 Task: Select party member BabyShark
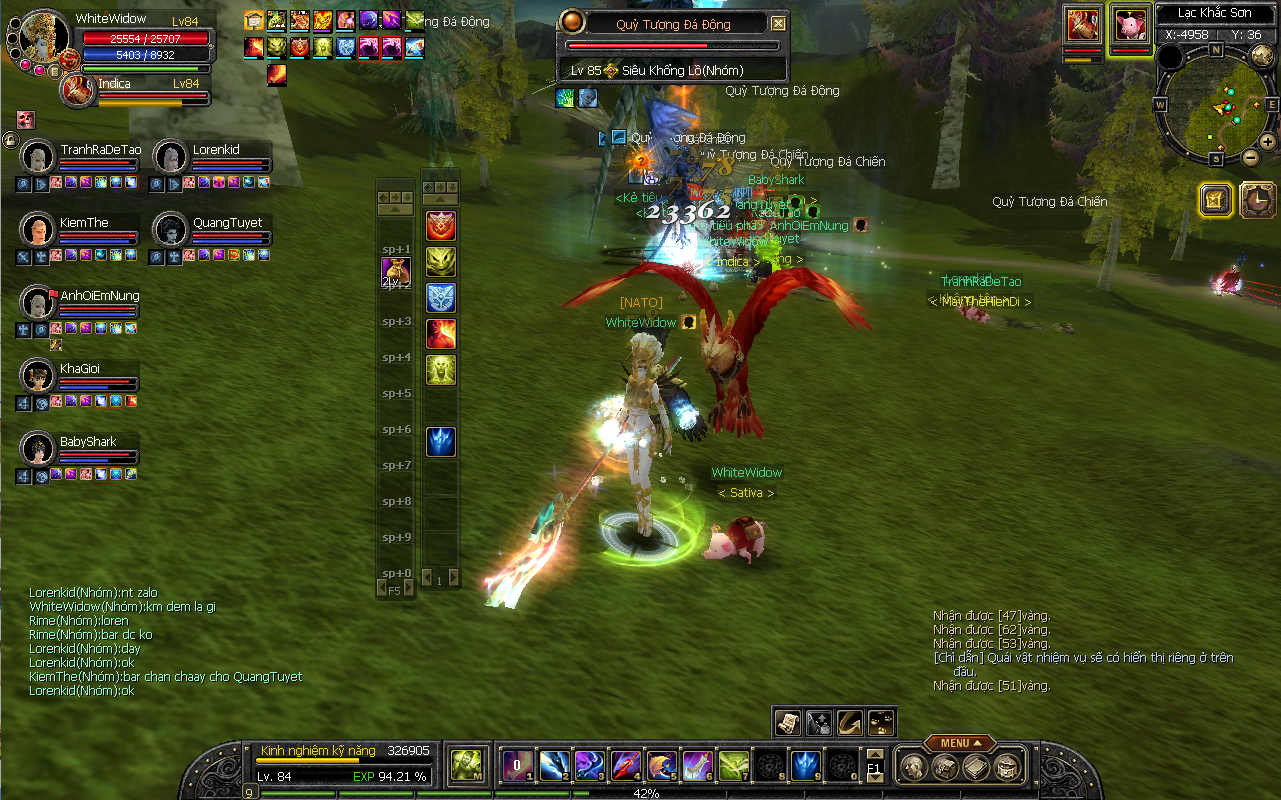(x=38, y=449)
